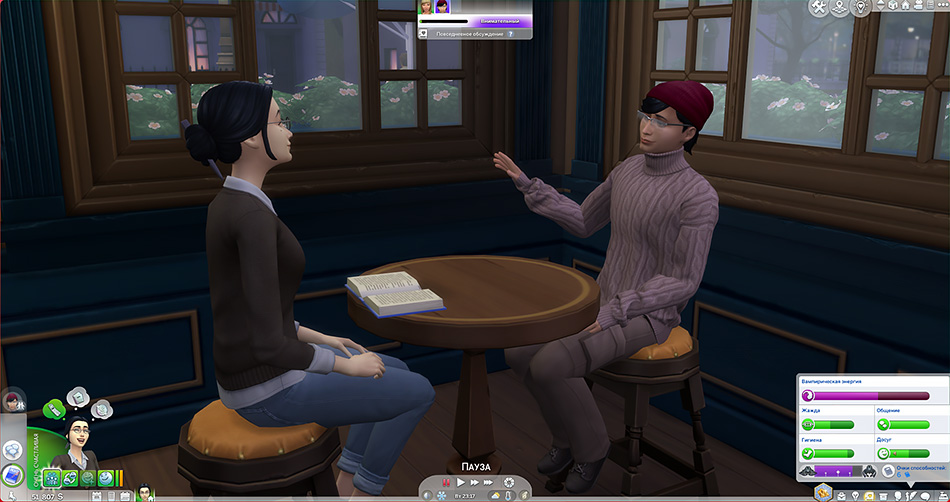
Task: Click the green phone thought bubble whim
Action: point(54,408)
